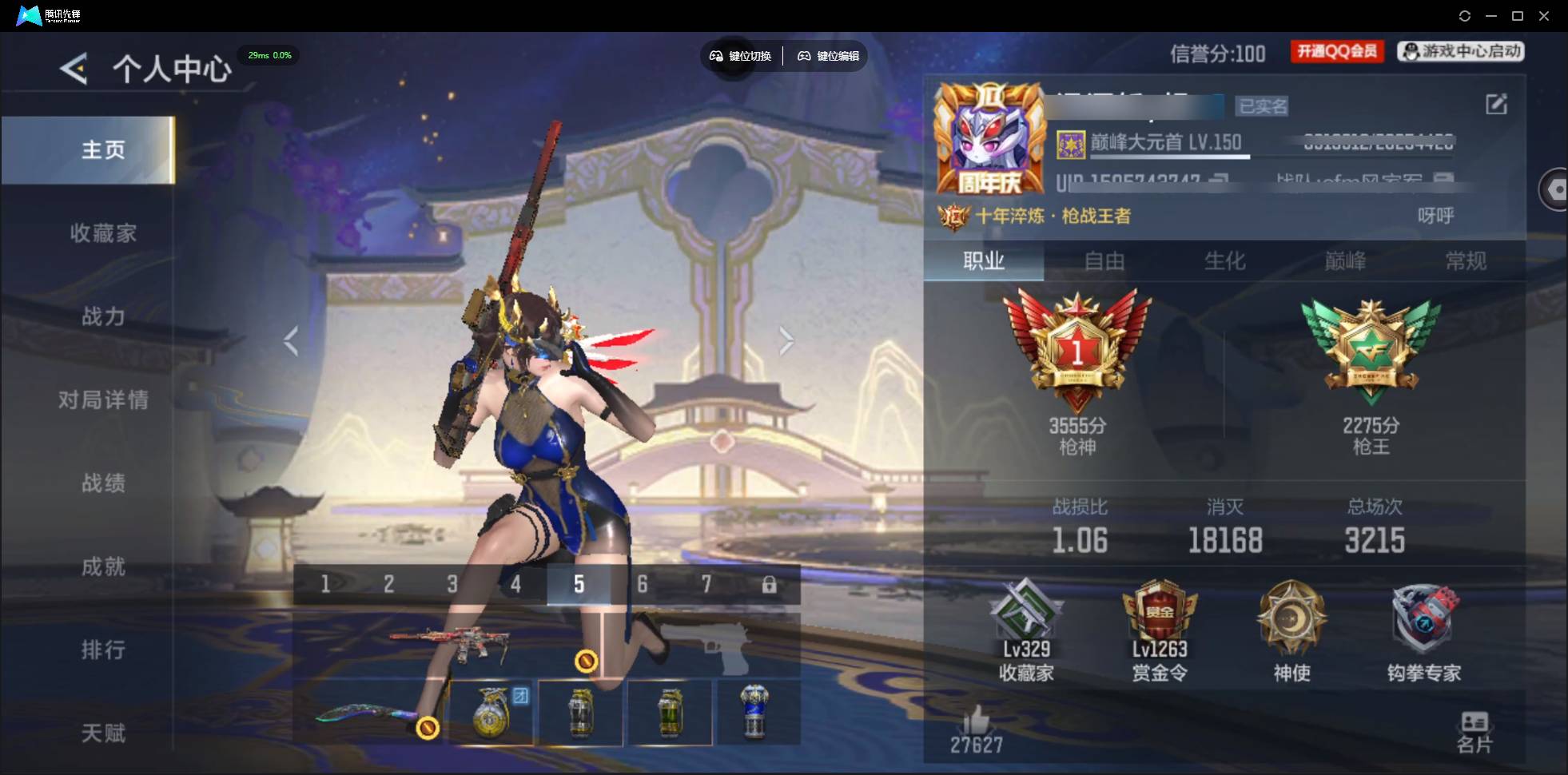1568x775 pixels.
Task: Show the 战绩 page
Action: 103,483
